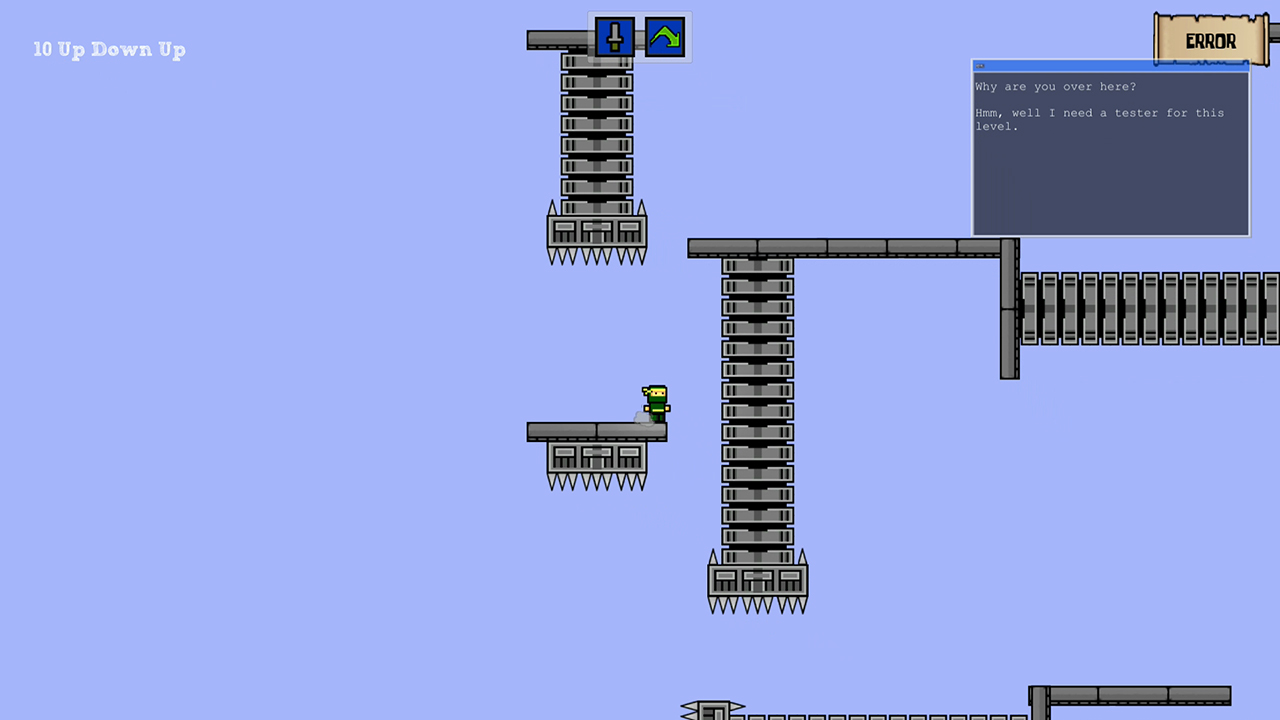The height and width of the screenshot is (720, 1280).
Task: Click the platform the player stands on
Action: (x=597, y=431)
